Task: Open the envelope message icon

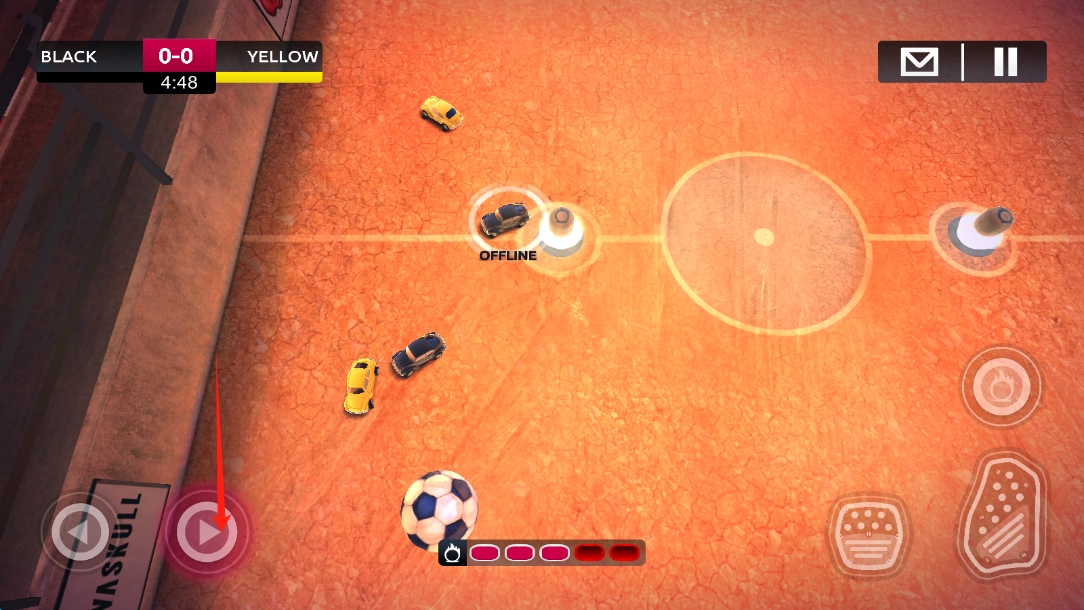Action: click(x=919, y=62)
